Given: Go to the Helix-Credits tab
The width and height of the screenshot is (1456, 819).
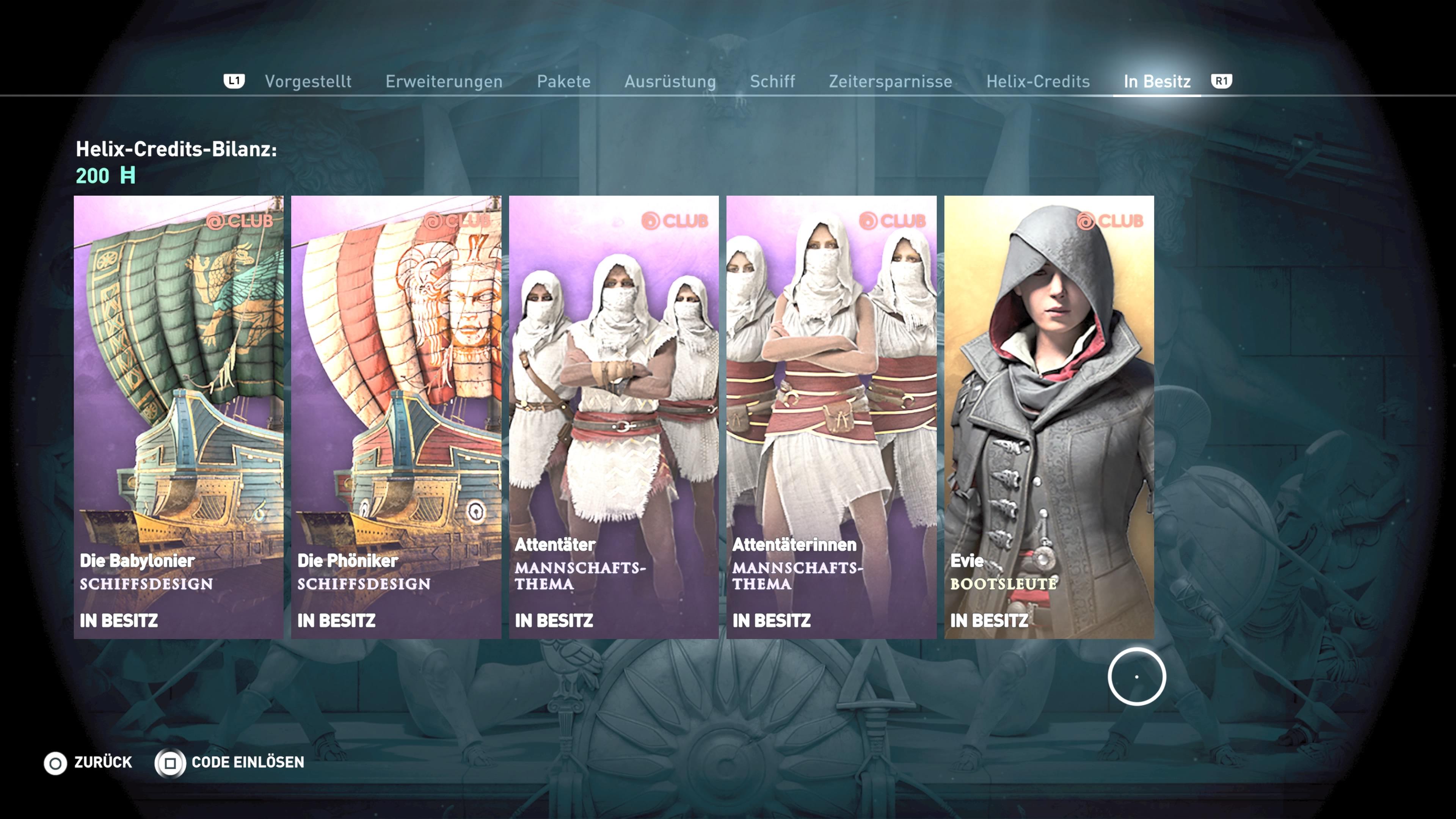Looking at the screenshot, I should tap(1038, 82).
